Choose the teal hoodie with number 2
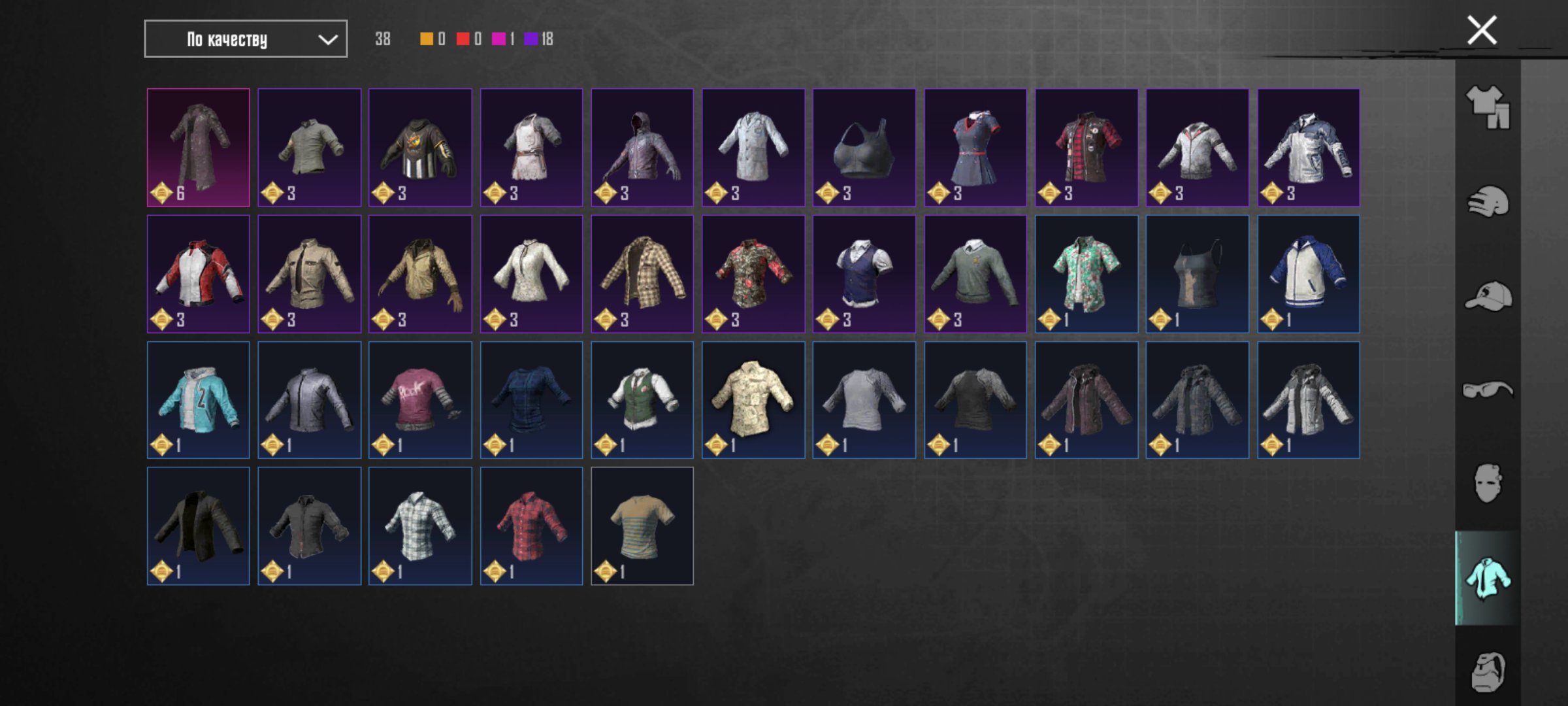This screenshot has height=706, width=1568. (x=199, y=399)
